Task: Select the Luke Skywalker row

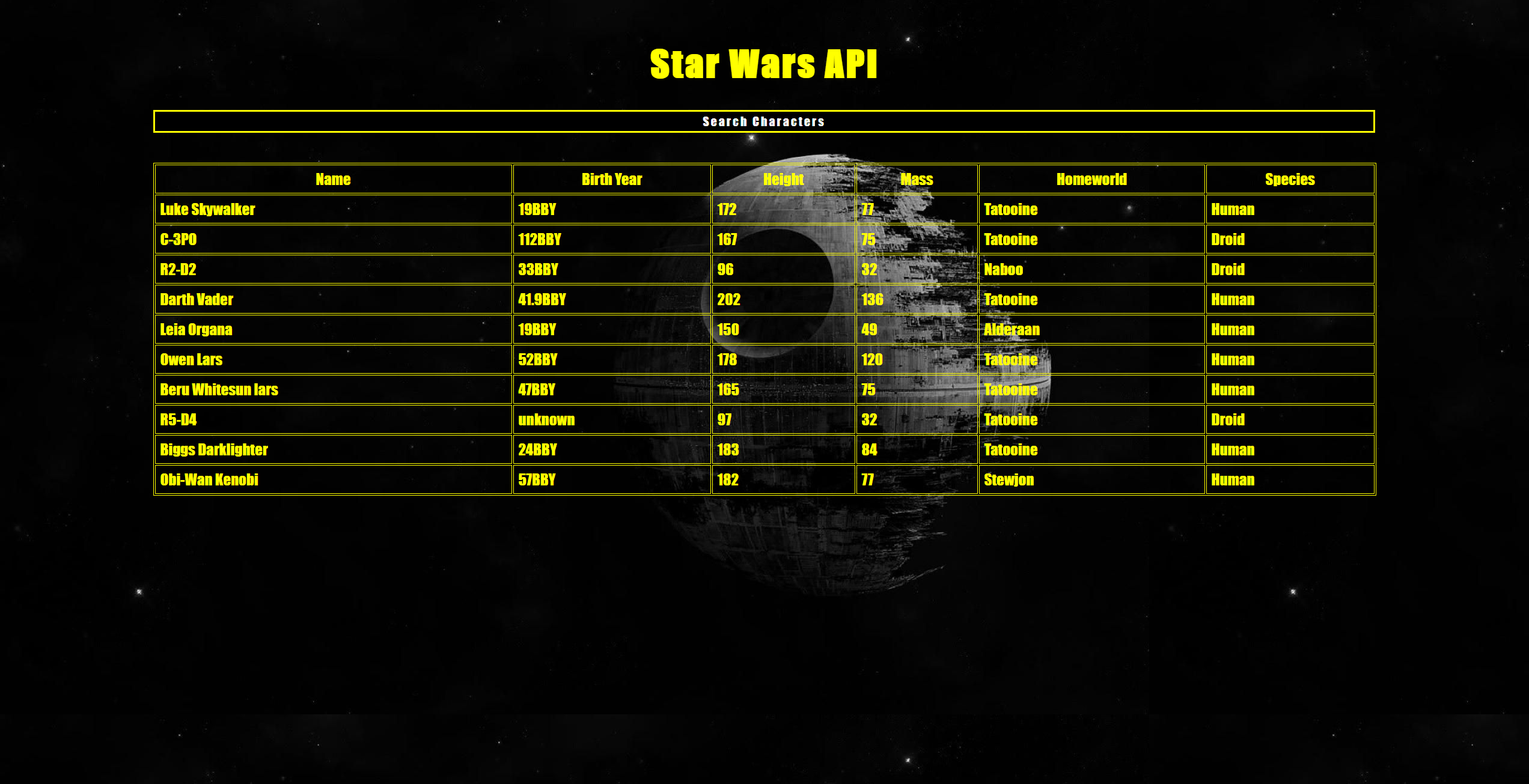Action: [x=207, y=209]
